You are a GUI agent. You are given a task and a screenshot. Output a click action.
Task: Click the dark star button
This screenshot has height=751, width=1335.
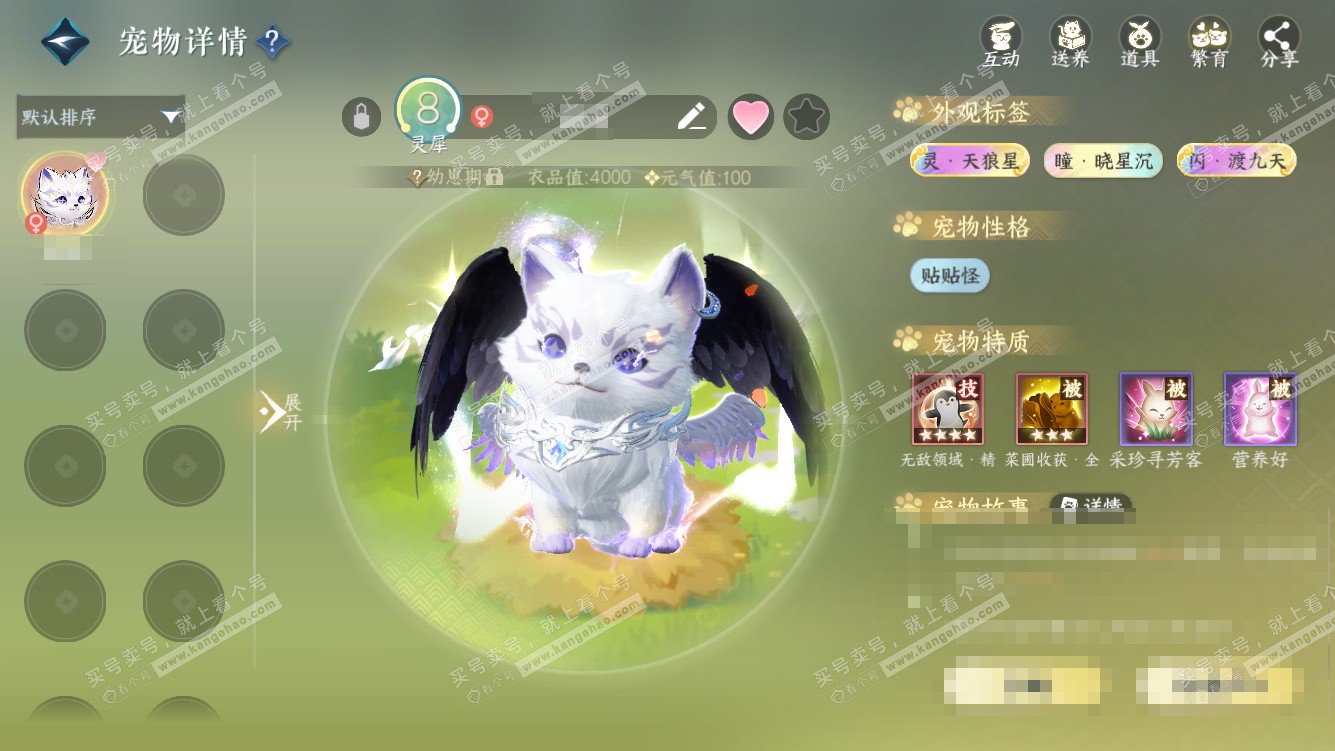806,117
